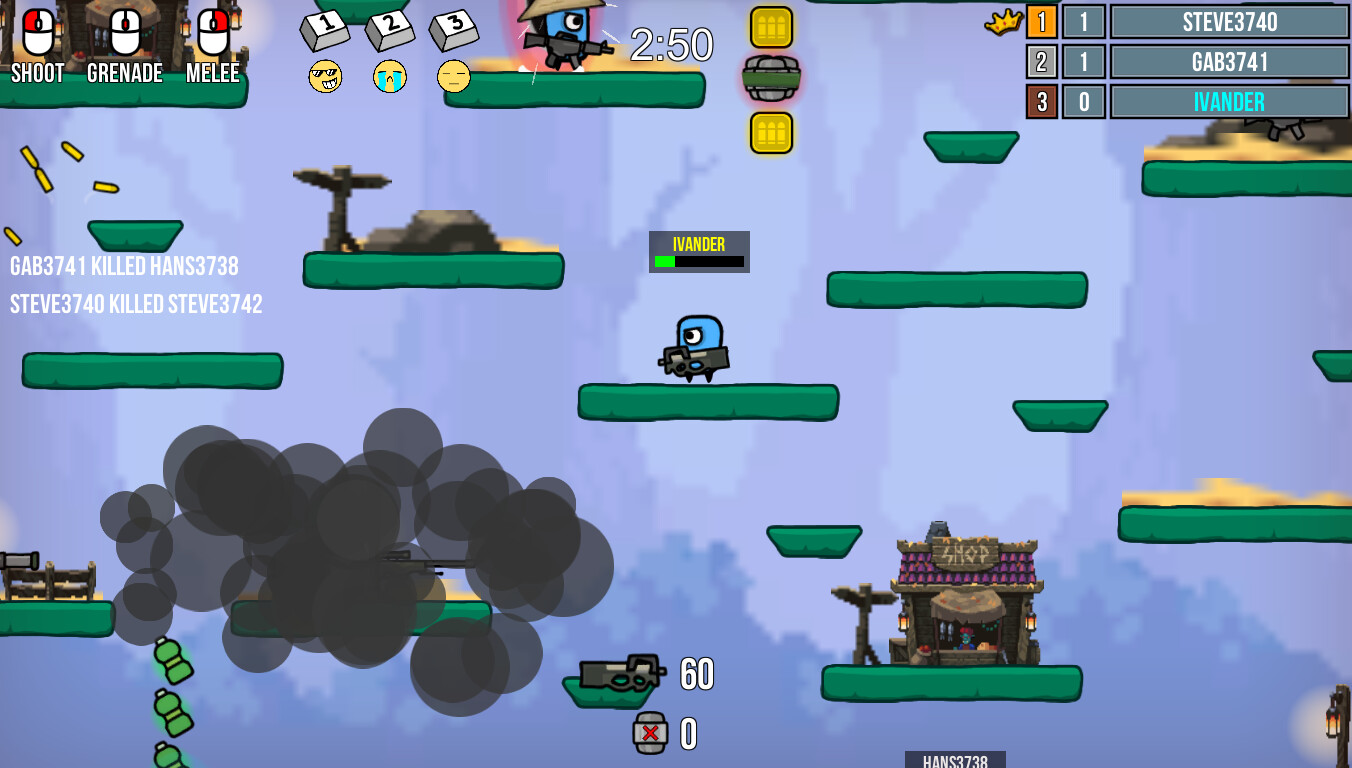Click the SHOOT mouse control icon
1352x768 pixels.
37,30
